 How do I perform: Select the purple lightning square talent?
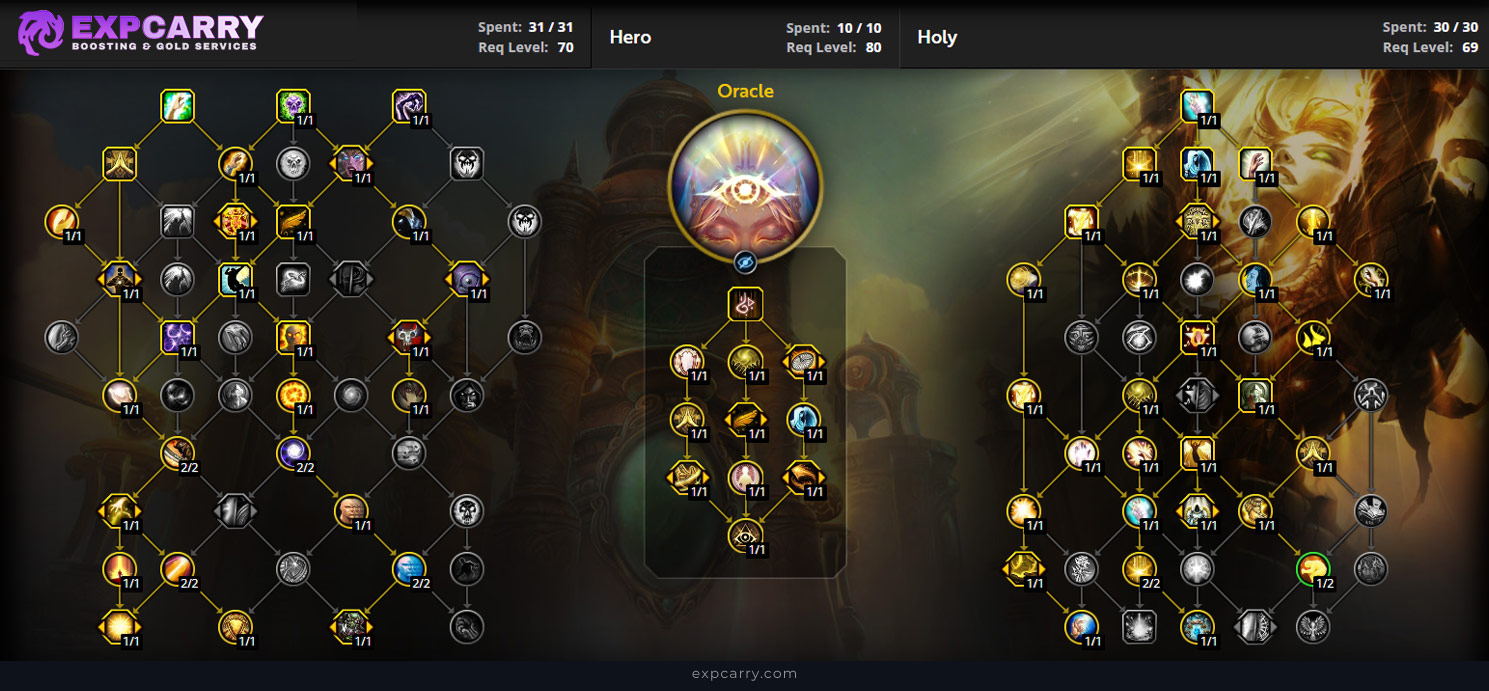click(177, 337)
